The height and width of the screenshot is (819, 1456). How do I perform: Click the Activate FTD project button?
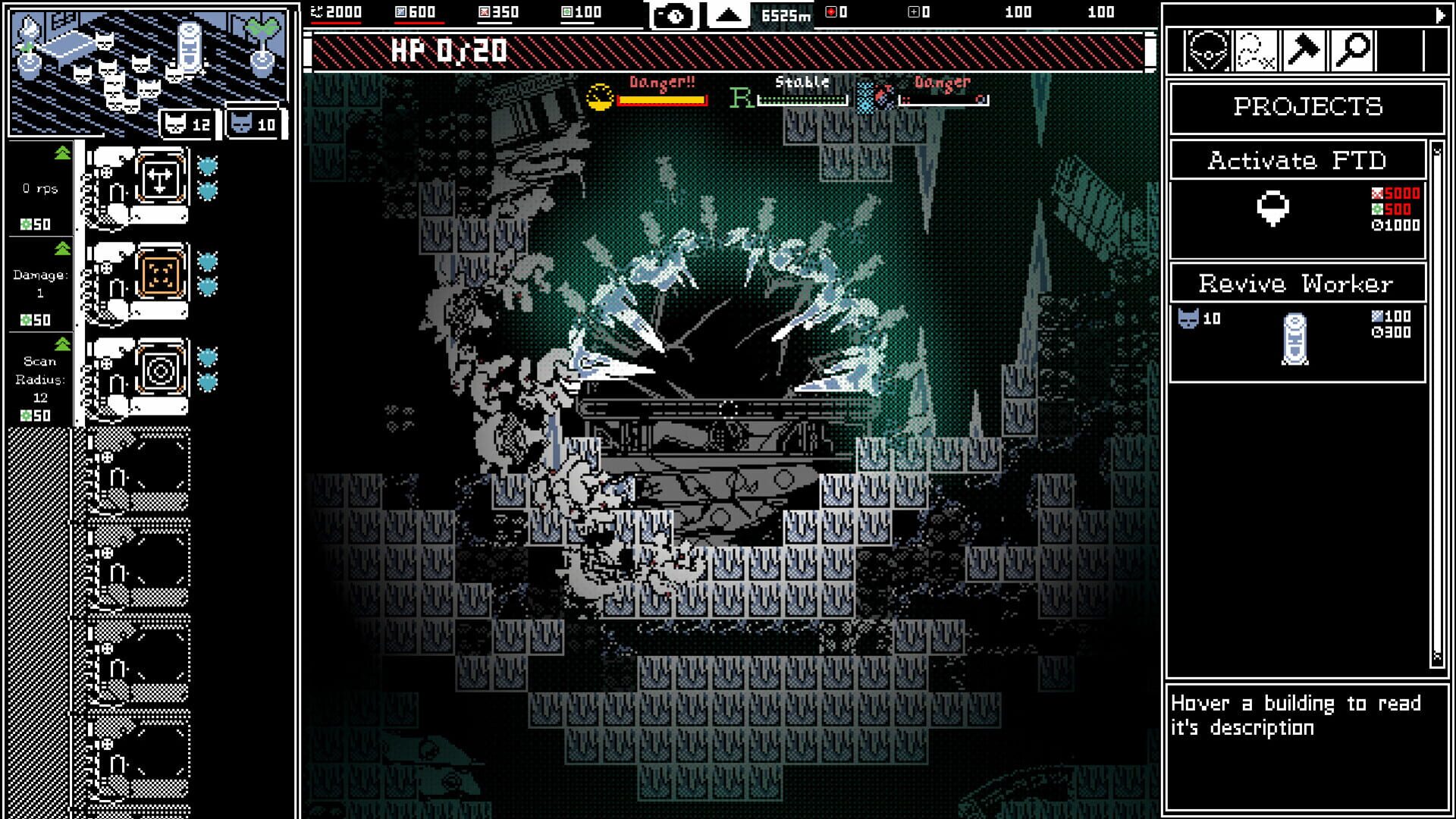1297,161
